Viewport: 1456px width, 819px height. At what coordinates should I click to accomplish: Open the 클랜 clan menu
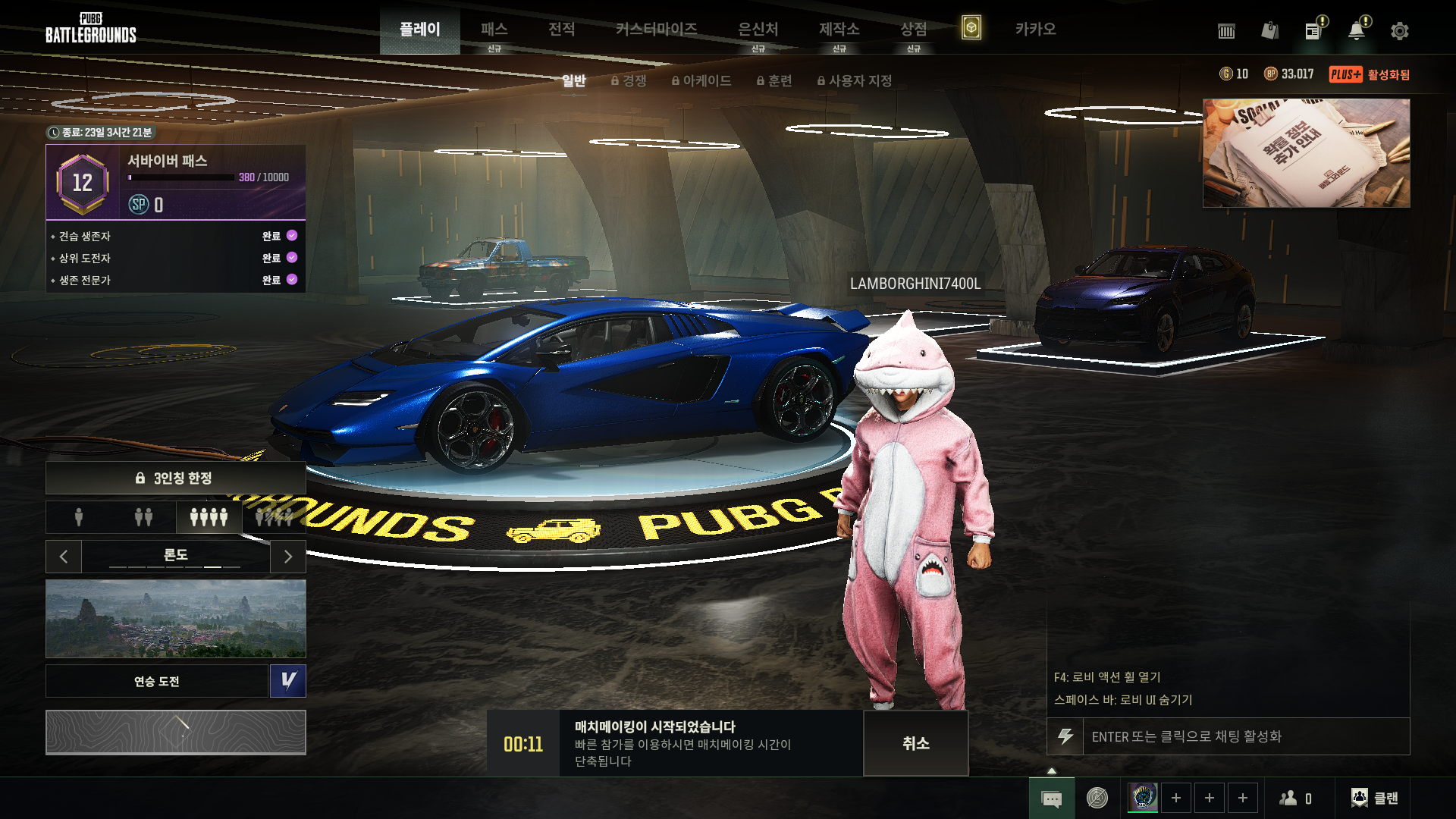point(1374,798)
